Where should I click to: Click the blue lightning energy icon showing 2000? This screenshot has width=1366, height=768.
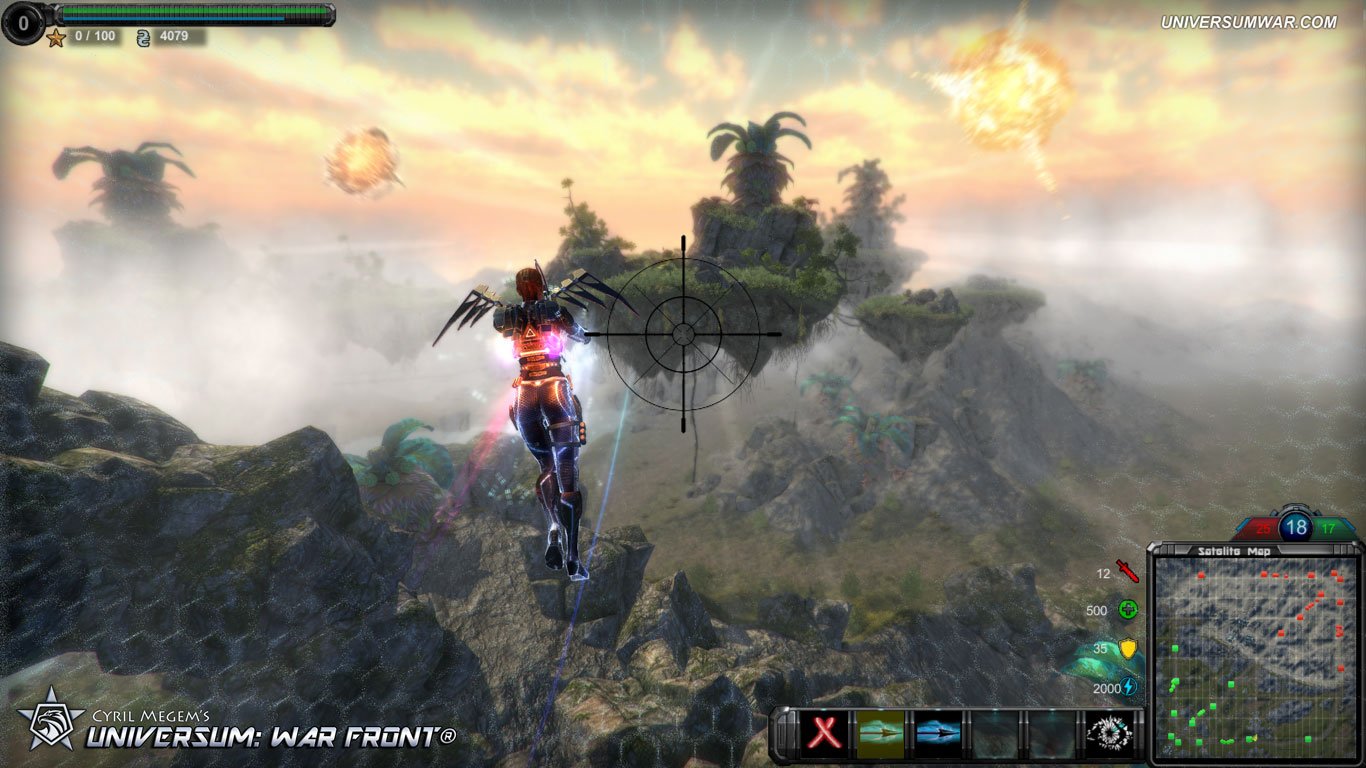1126,687
